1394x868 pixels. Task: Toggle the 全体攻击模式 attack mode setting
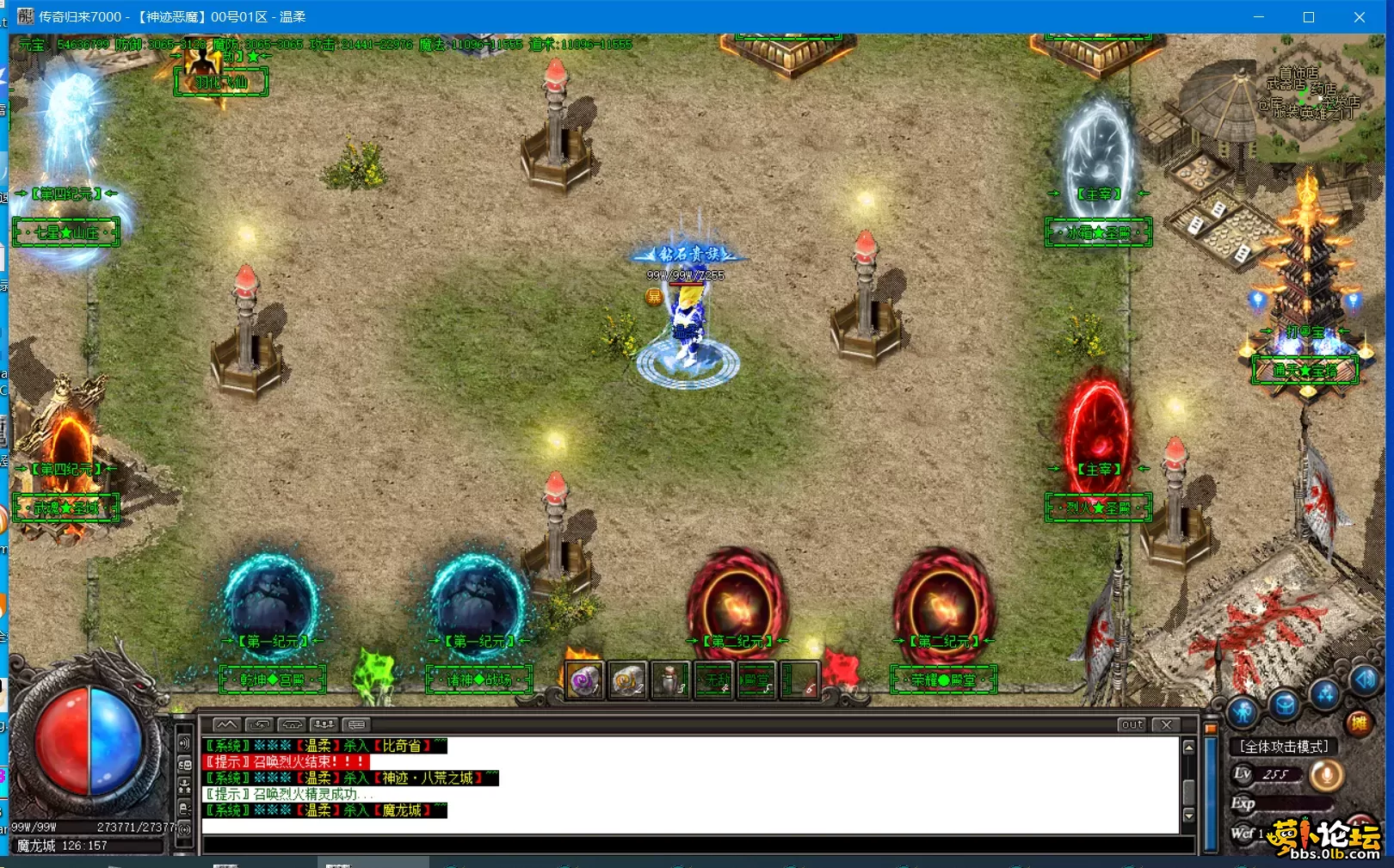(x=1283, y=746)
